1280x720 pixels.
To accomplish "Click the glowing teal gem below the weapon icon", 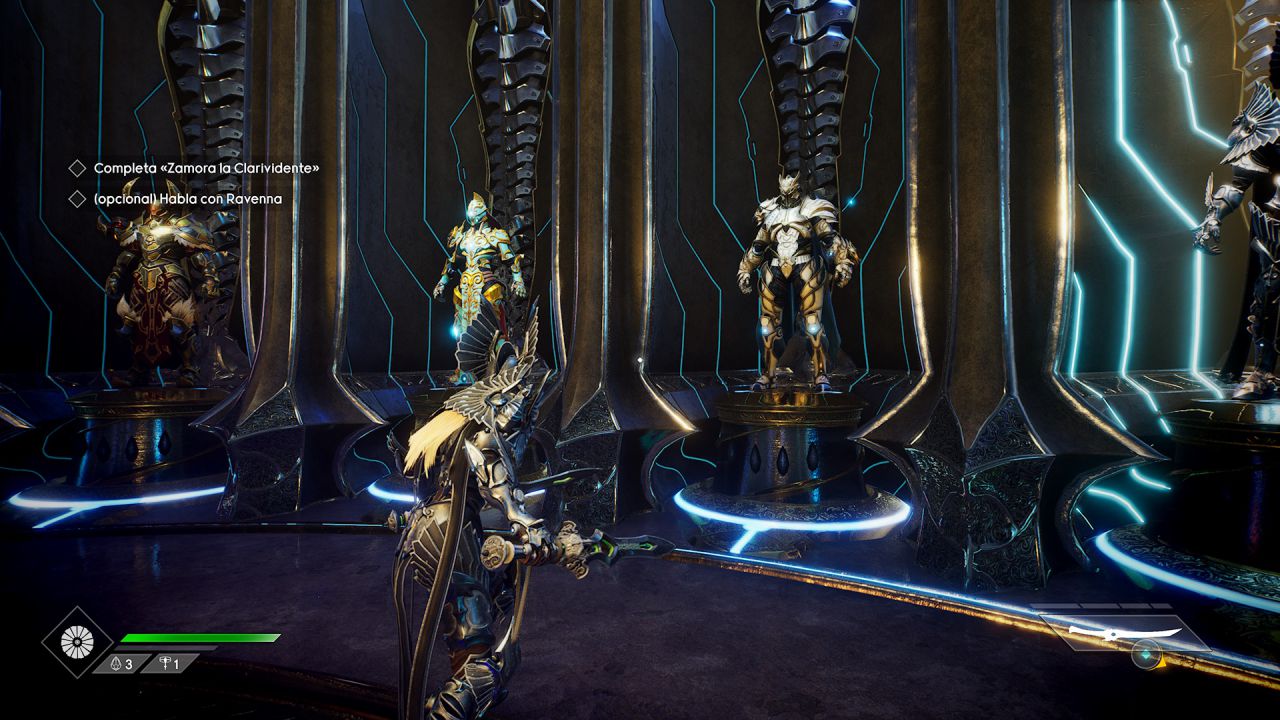I will [x=1146, y=655].
